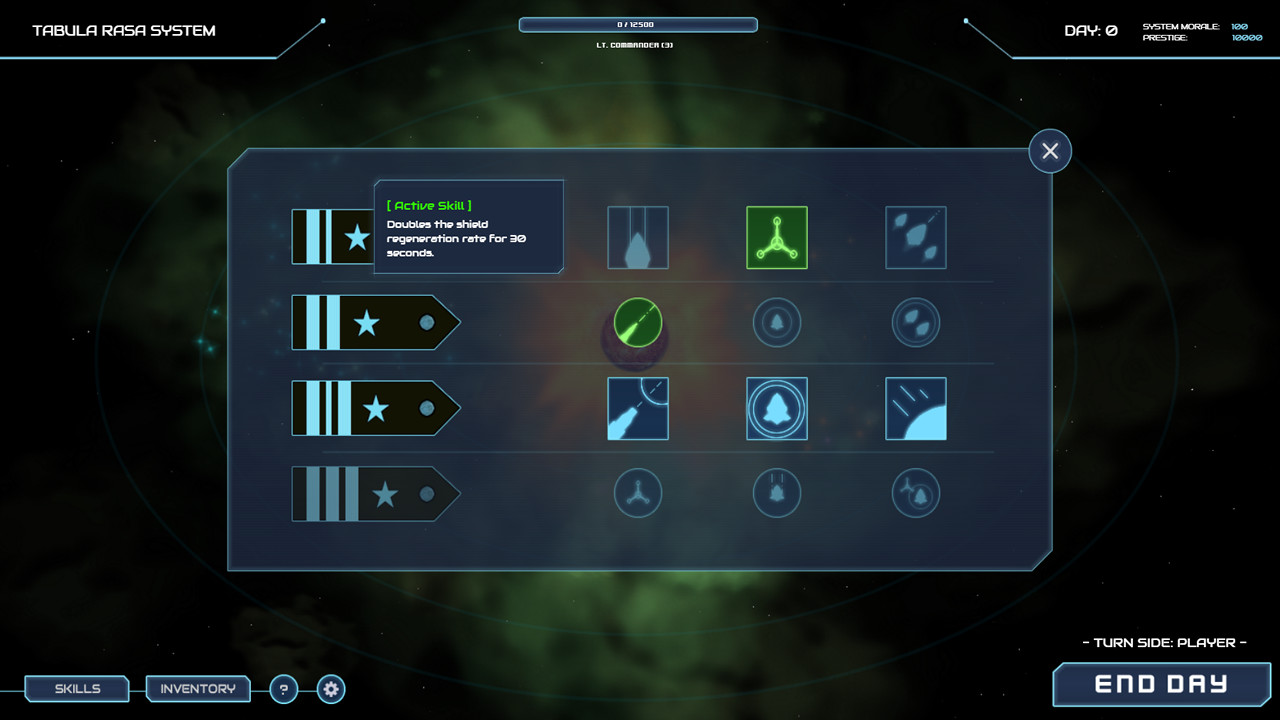This screenshot has width=1280, height=720.
Task: Select the bottom-right combined ship and tripod skill
Action: tap(915, 494)
